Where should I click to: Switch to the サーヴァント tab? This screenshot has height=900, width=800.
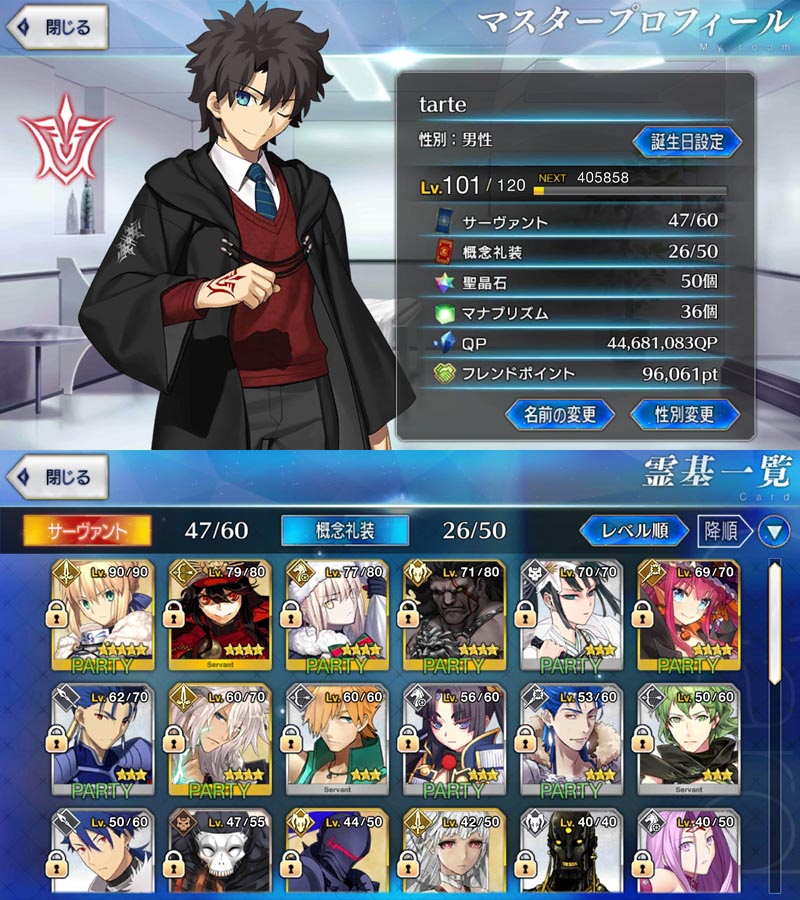point(87,530)
